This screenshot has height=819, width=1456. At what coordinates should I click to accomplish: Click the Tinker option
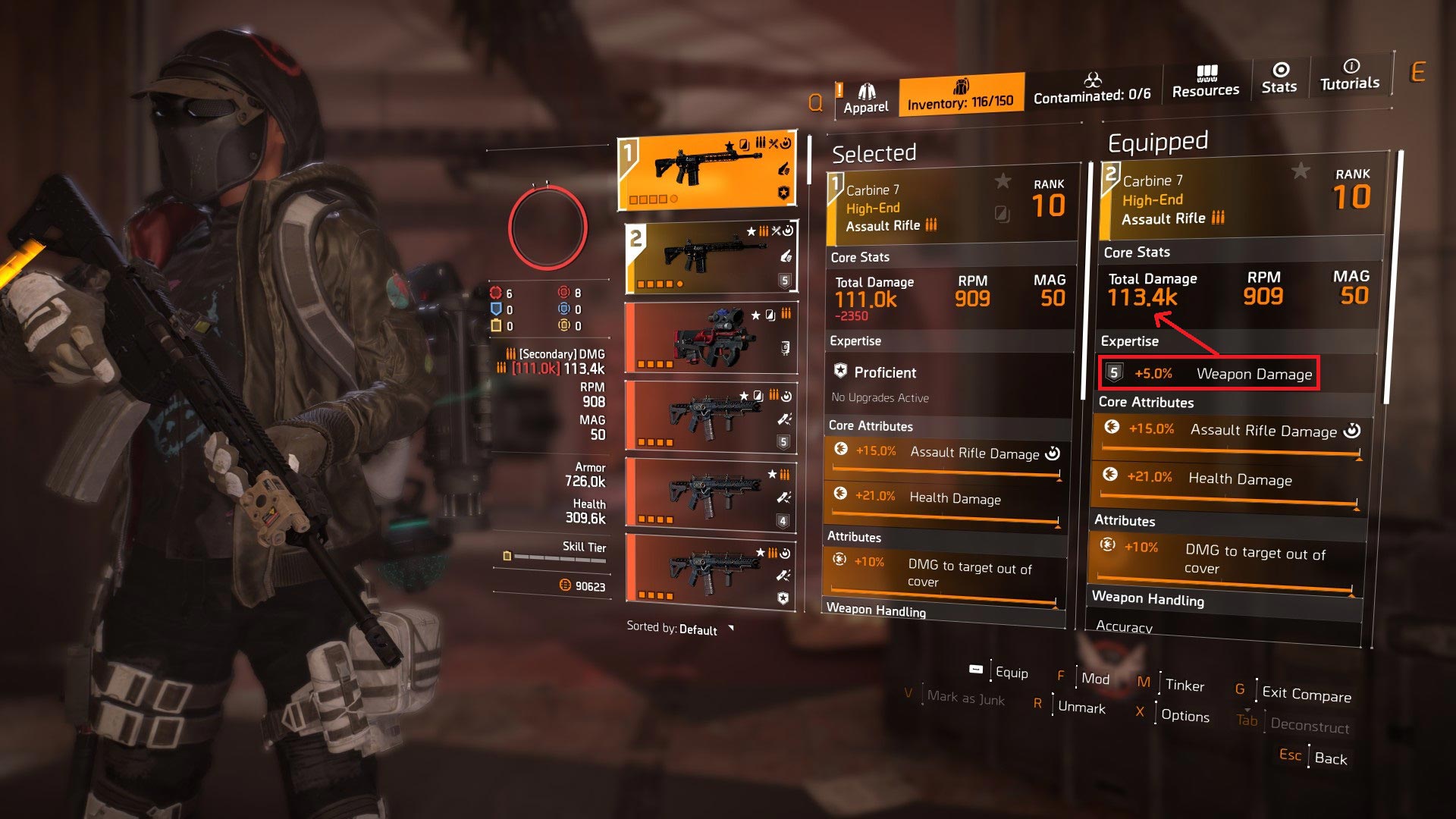(1185, 686)
